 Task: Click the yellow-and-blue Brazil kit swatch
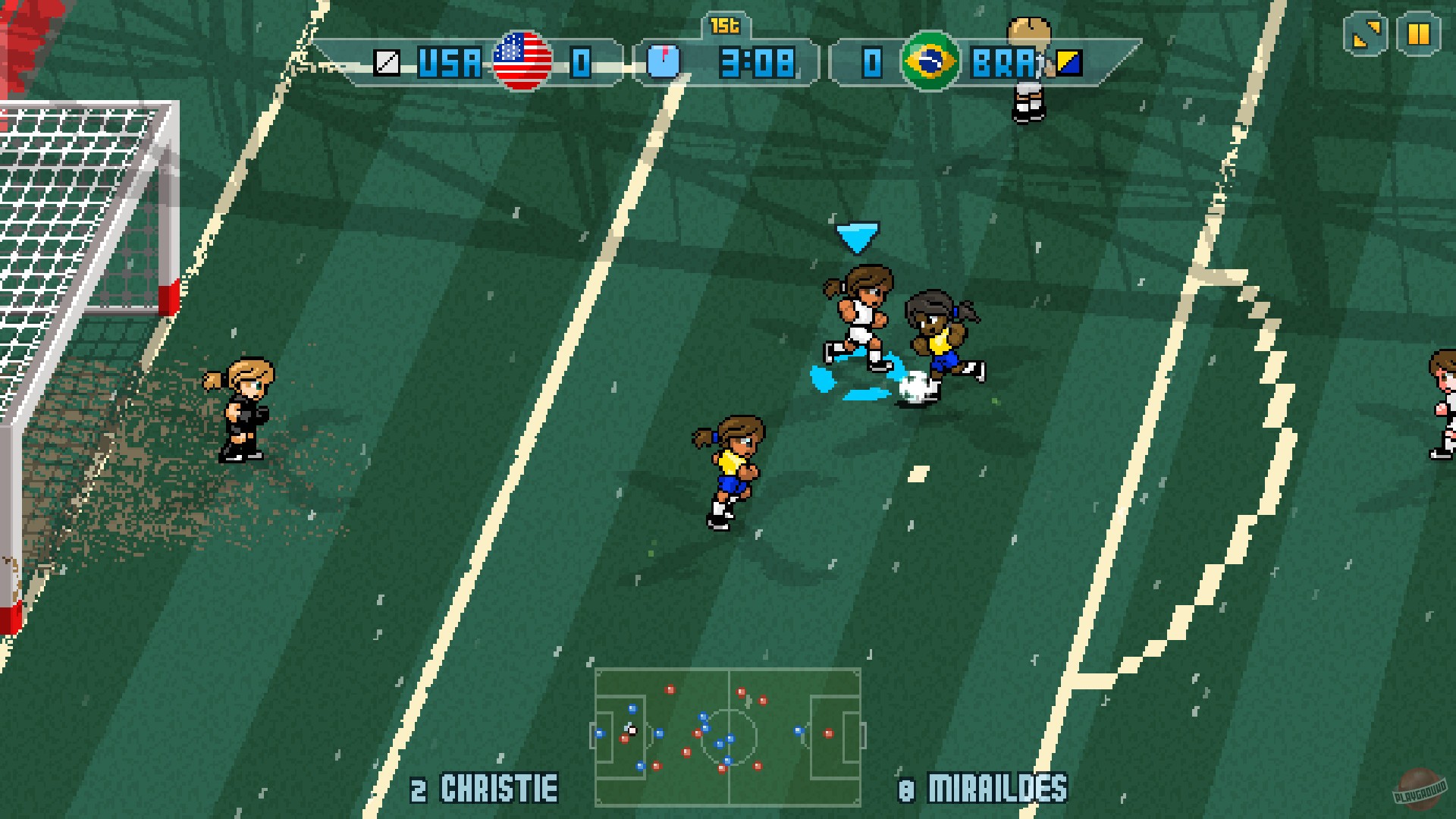(x=1068, y=64)
